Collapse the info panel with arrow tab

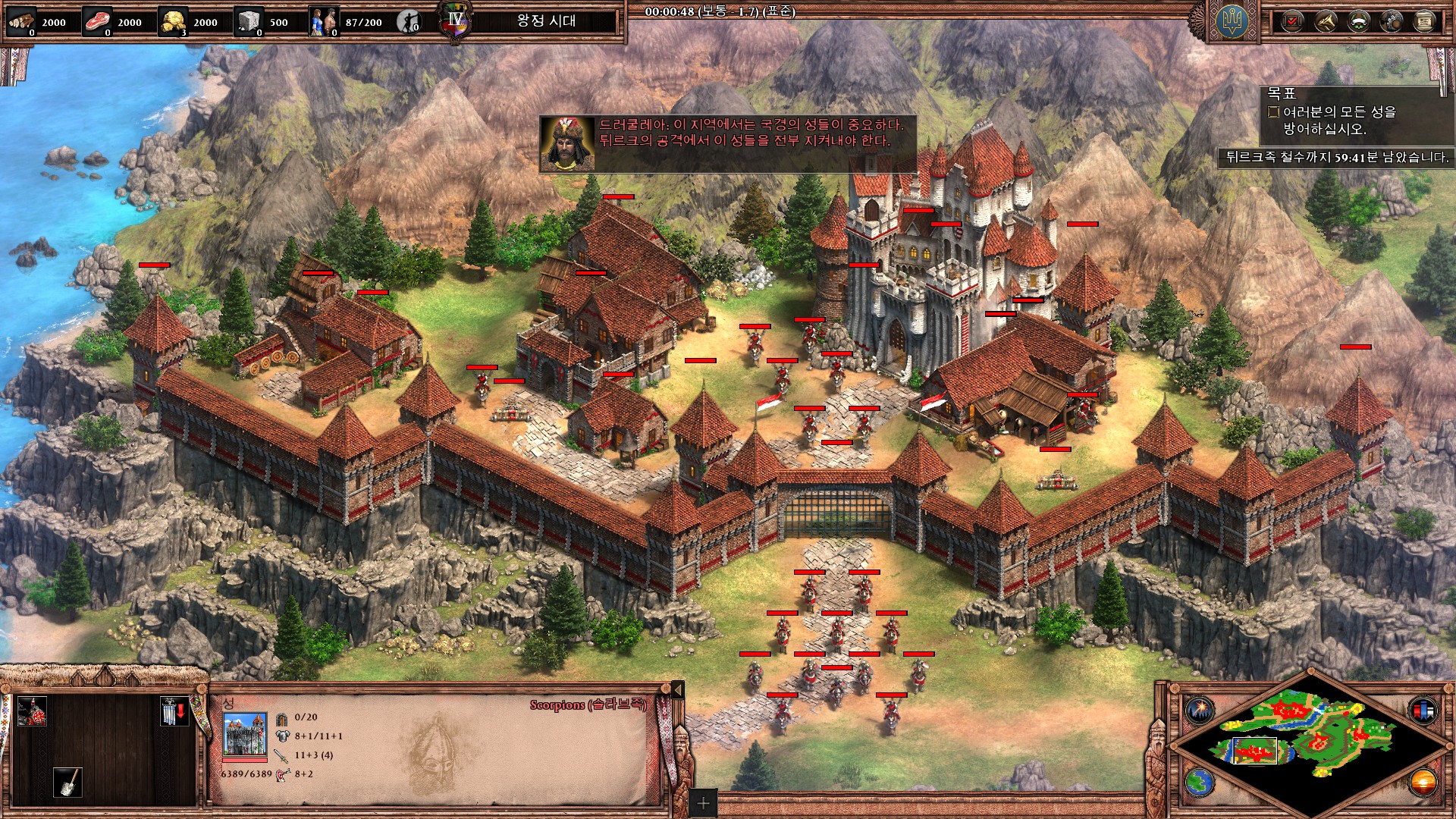tap(678, 689)
